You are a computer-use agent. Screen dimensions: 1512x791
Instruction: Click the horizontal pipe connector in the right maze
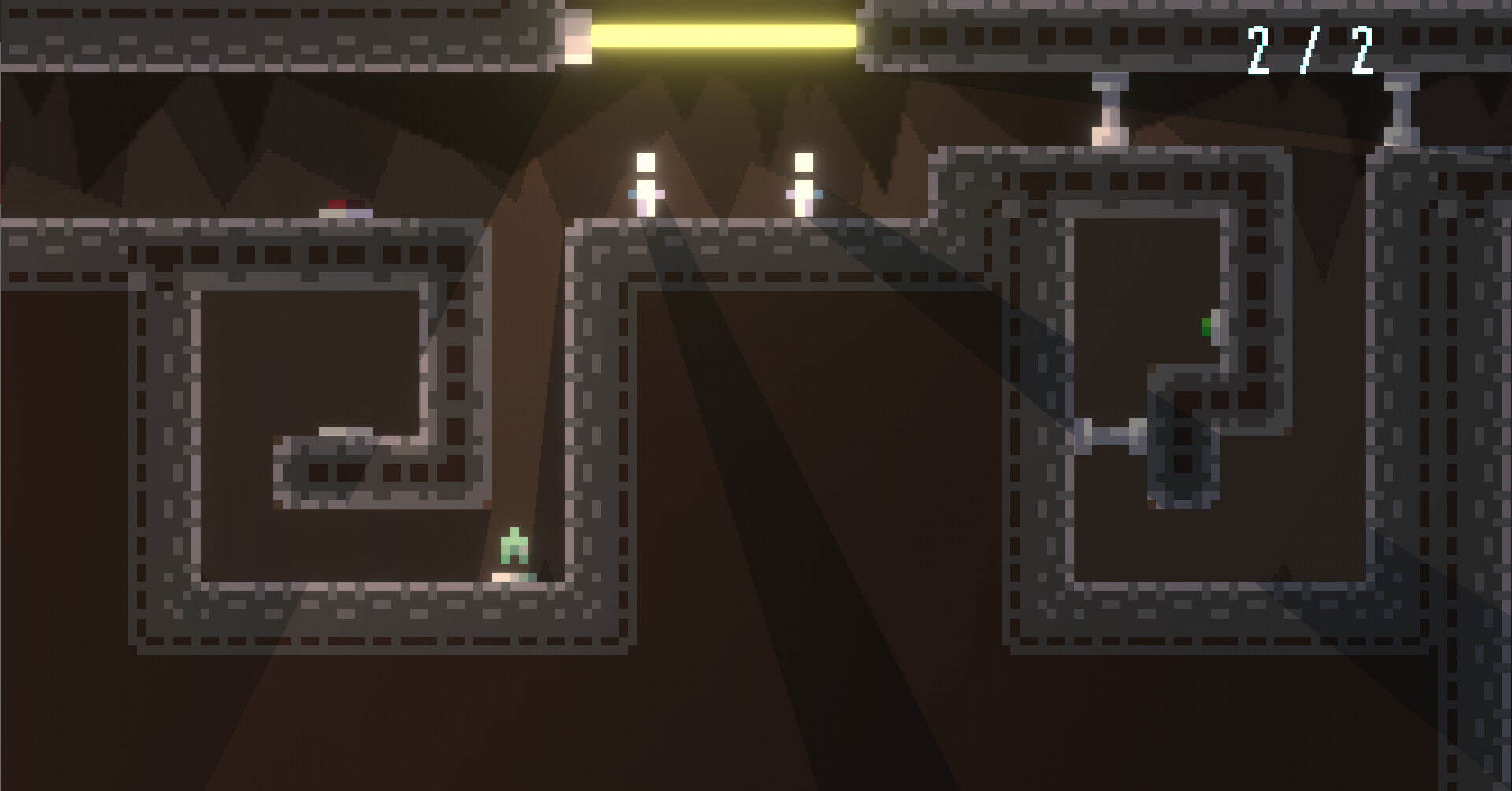click(x=1109, y=431)
